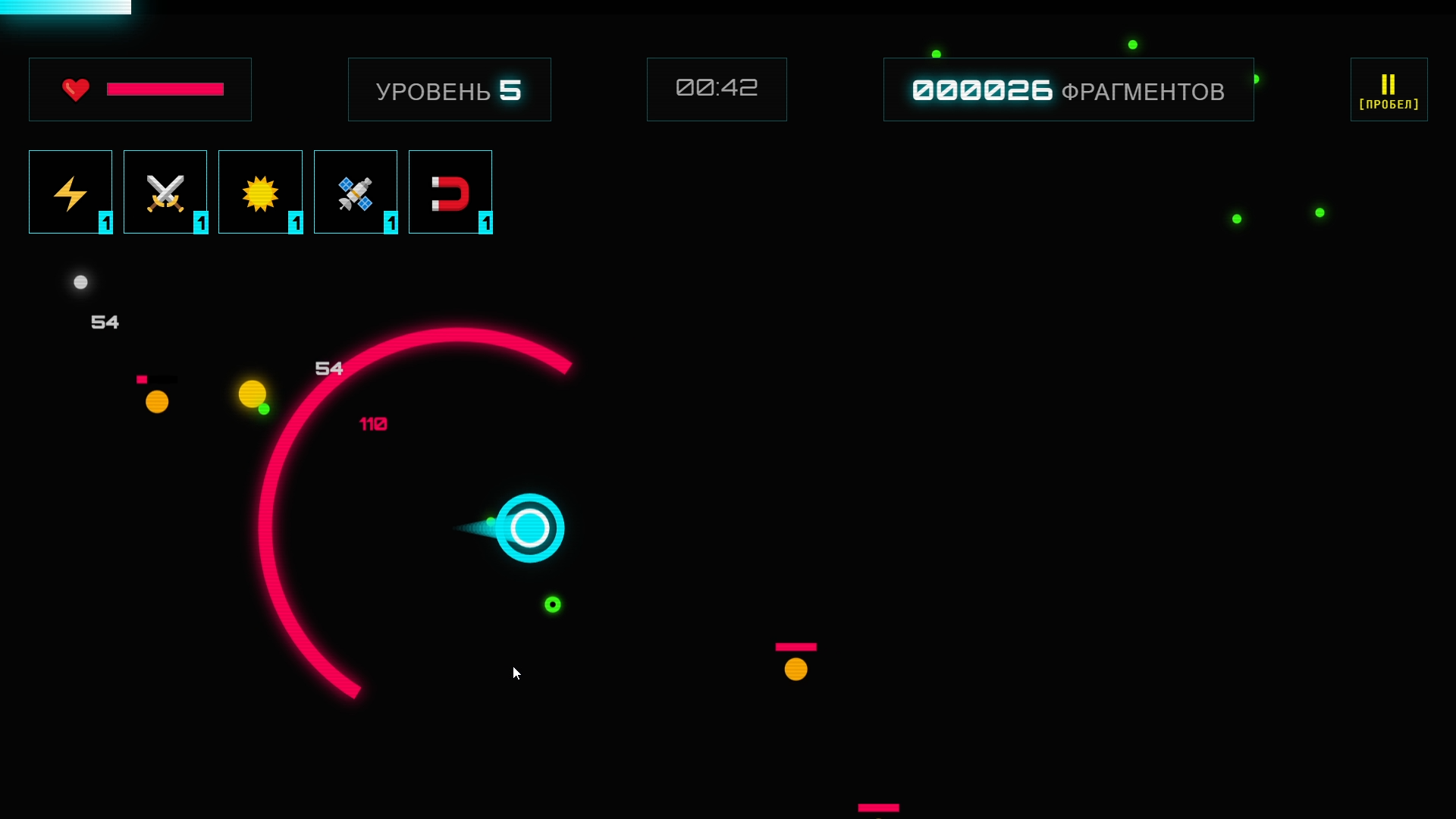Screen dimensions: 1456x819
Task: Click the yellow coin near the red arc
Action: click(x=251, y=393)
